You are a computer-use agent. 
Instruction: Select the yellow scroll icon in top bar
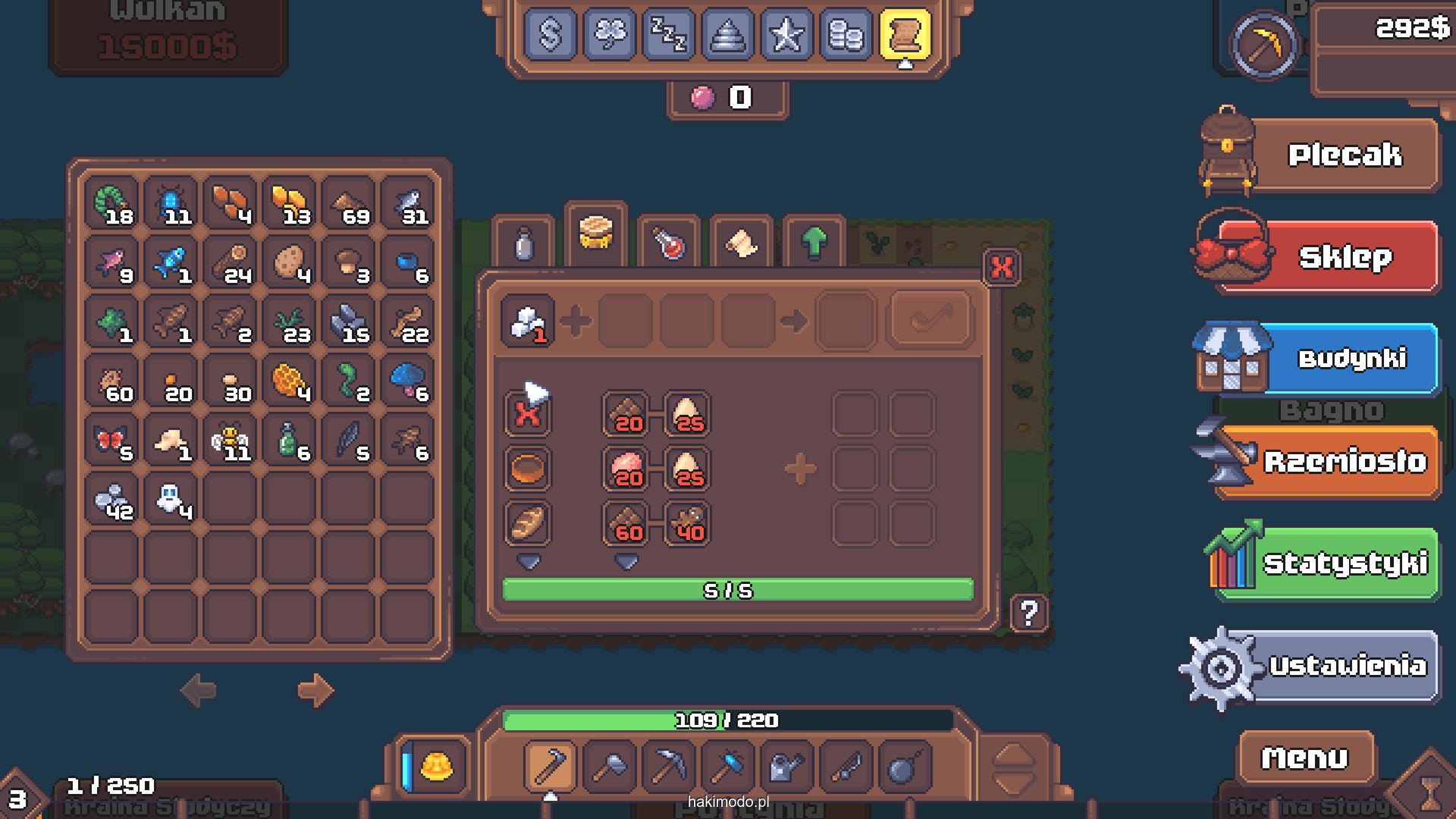coord(905,34)
